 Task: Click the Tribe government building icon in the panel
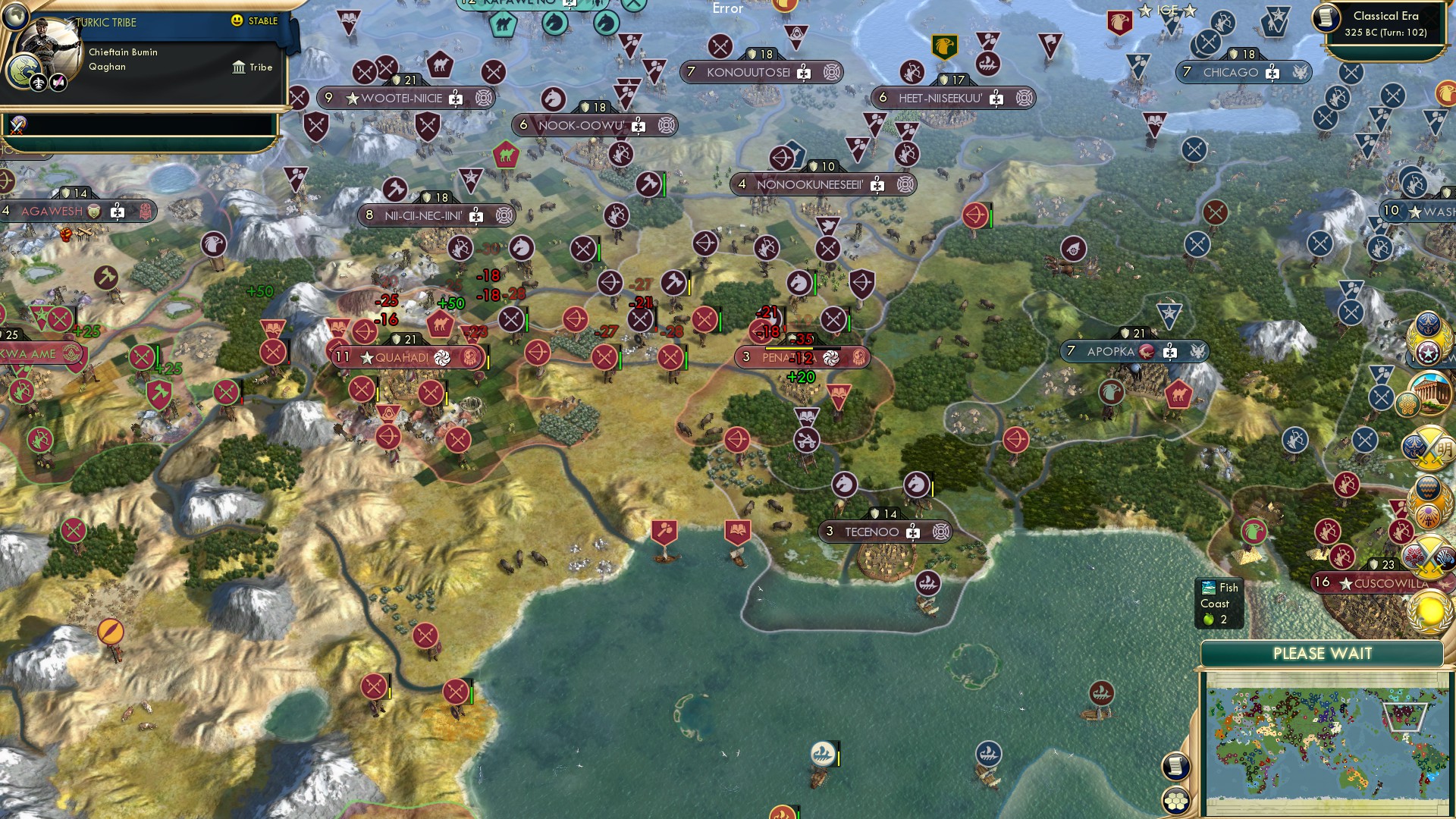coord(239,67)
